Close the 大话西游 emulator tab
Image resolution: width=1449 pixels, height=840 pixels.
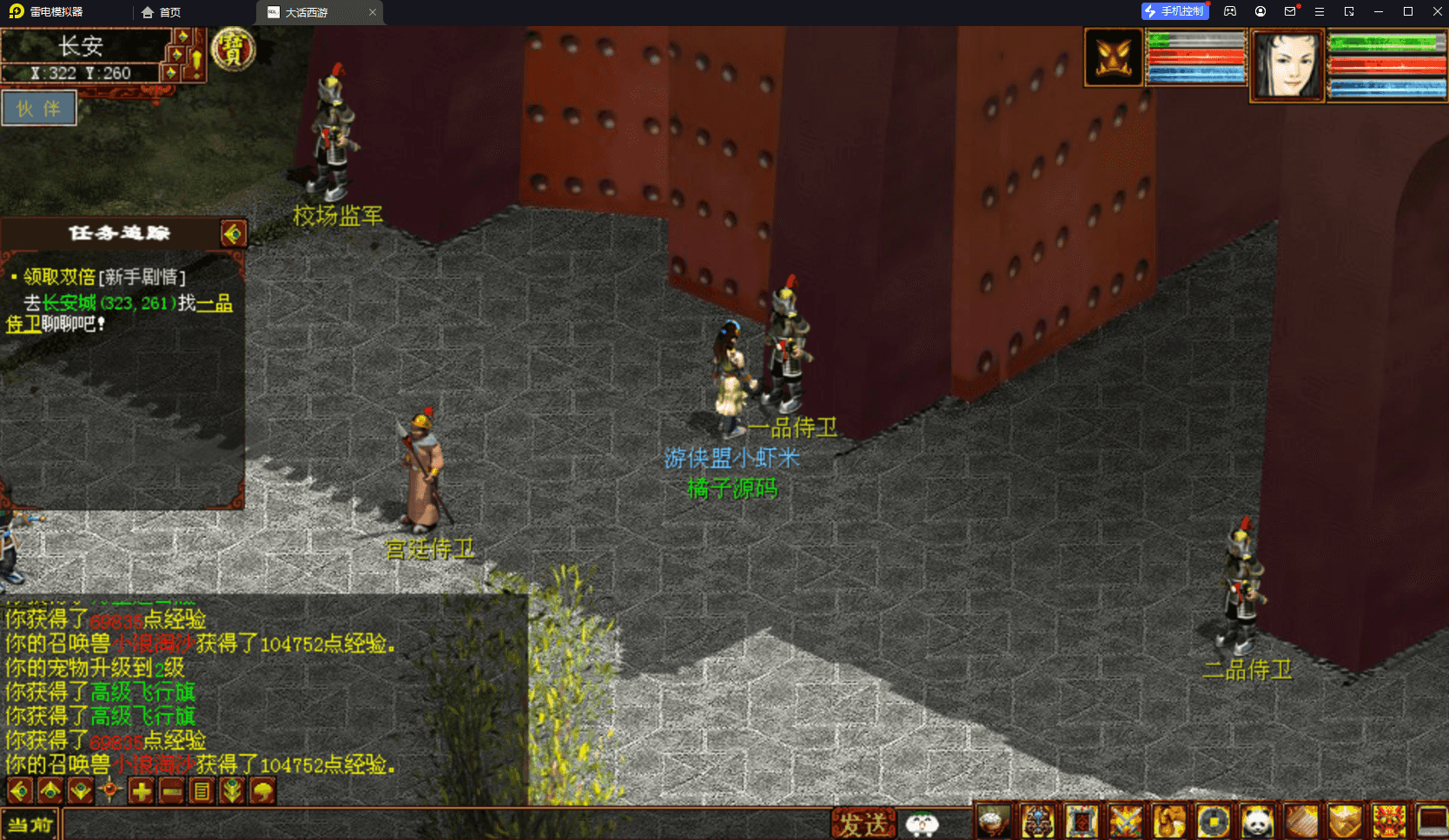click(x=373, y=12)
